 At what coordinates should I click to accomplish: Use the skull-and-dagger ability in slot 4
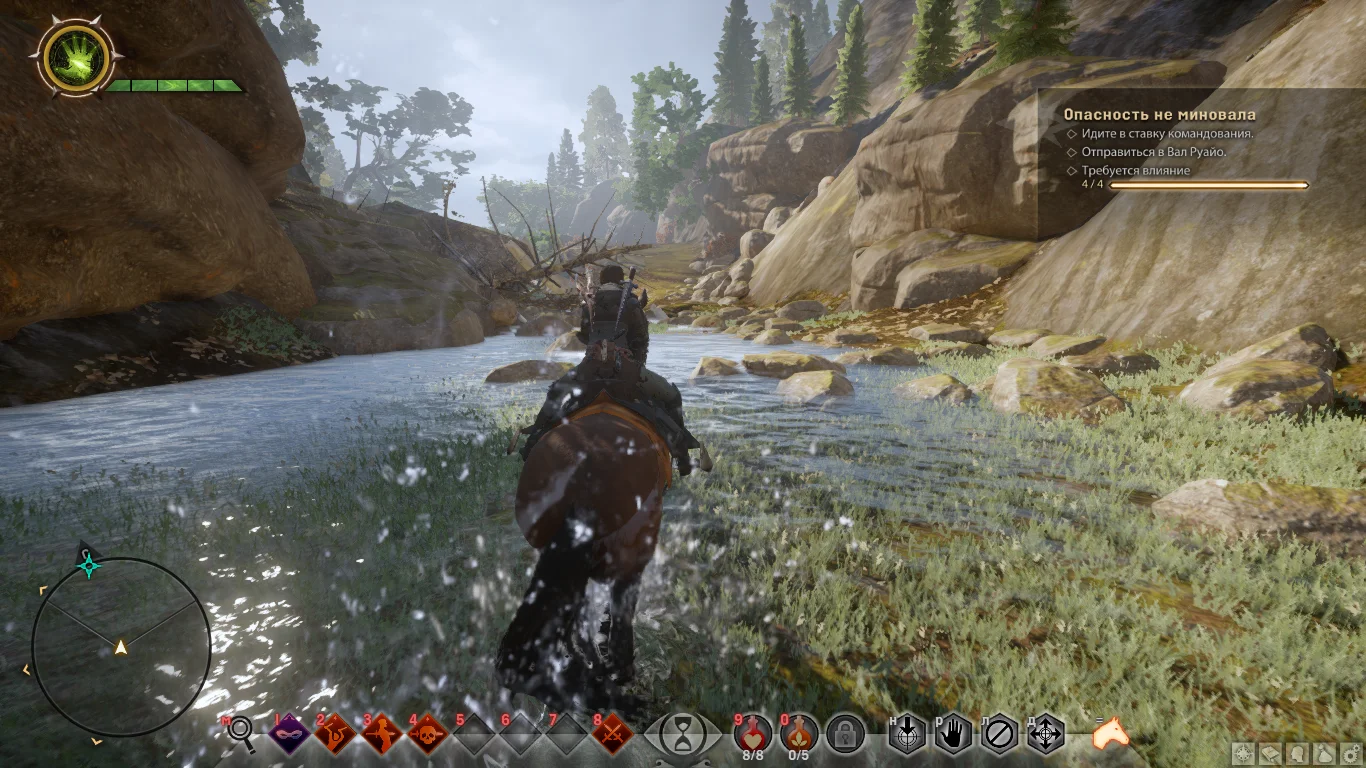(x=428, y=734)
